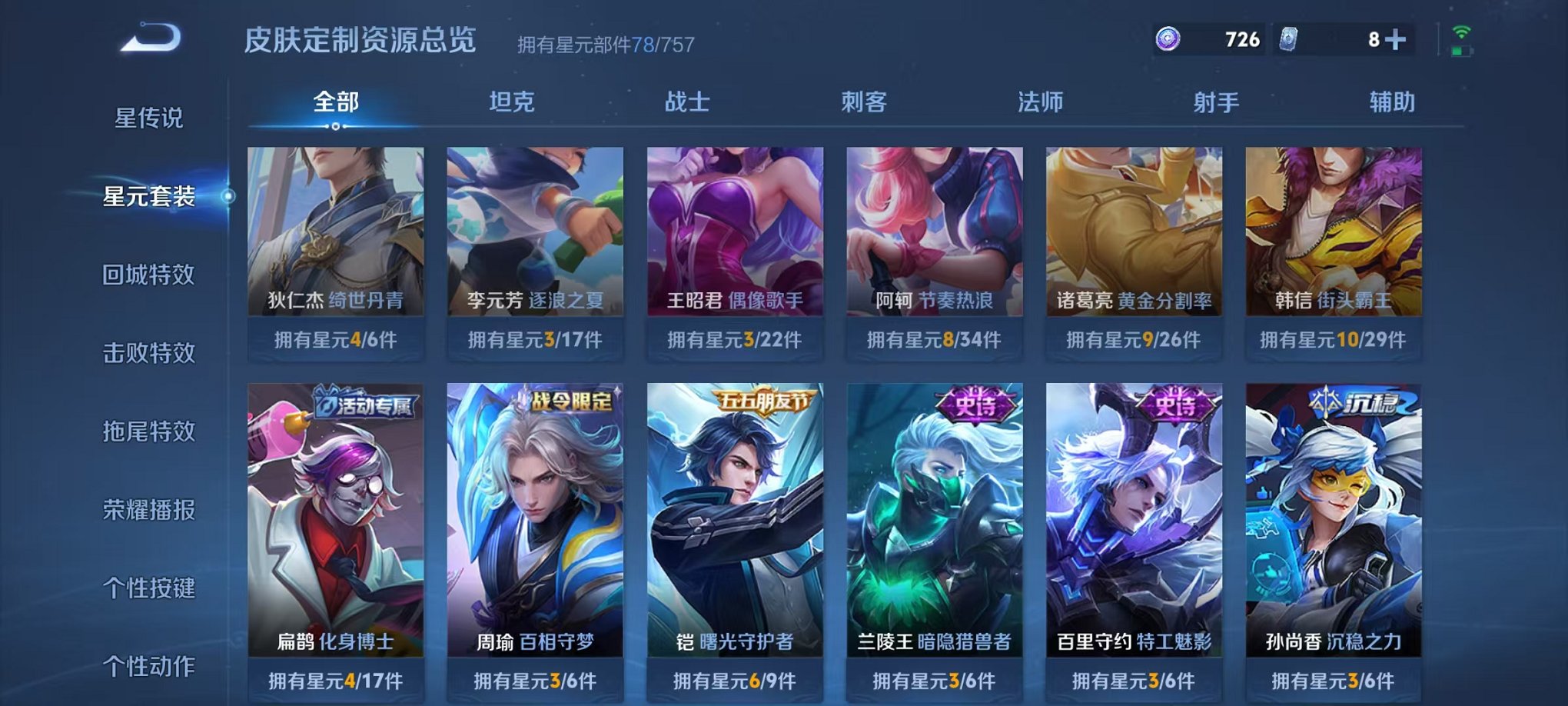Click the 拥有星元部件78/757 counter text
This screenshot has width=1568, height=706.
606,44
